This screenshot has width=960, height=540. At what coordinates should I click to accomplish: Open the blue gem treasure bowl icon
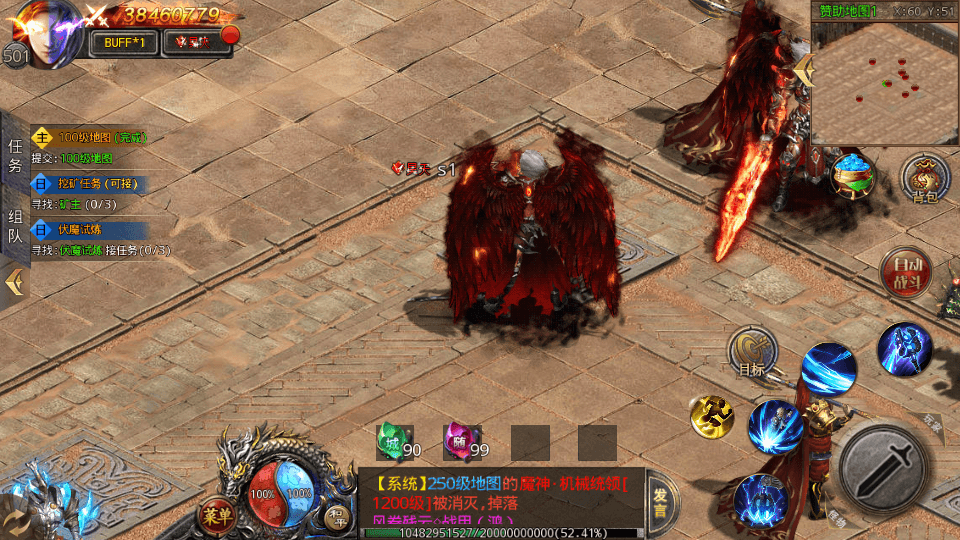point(853,175)
